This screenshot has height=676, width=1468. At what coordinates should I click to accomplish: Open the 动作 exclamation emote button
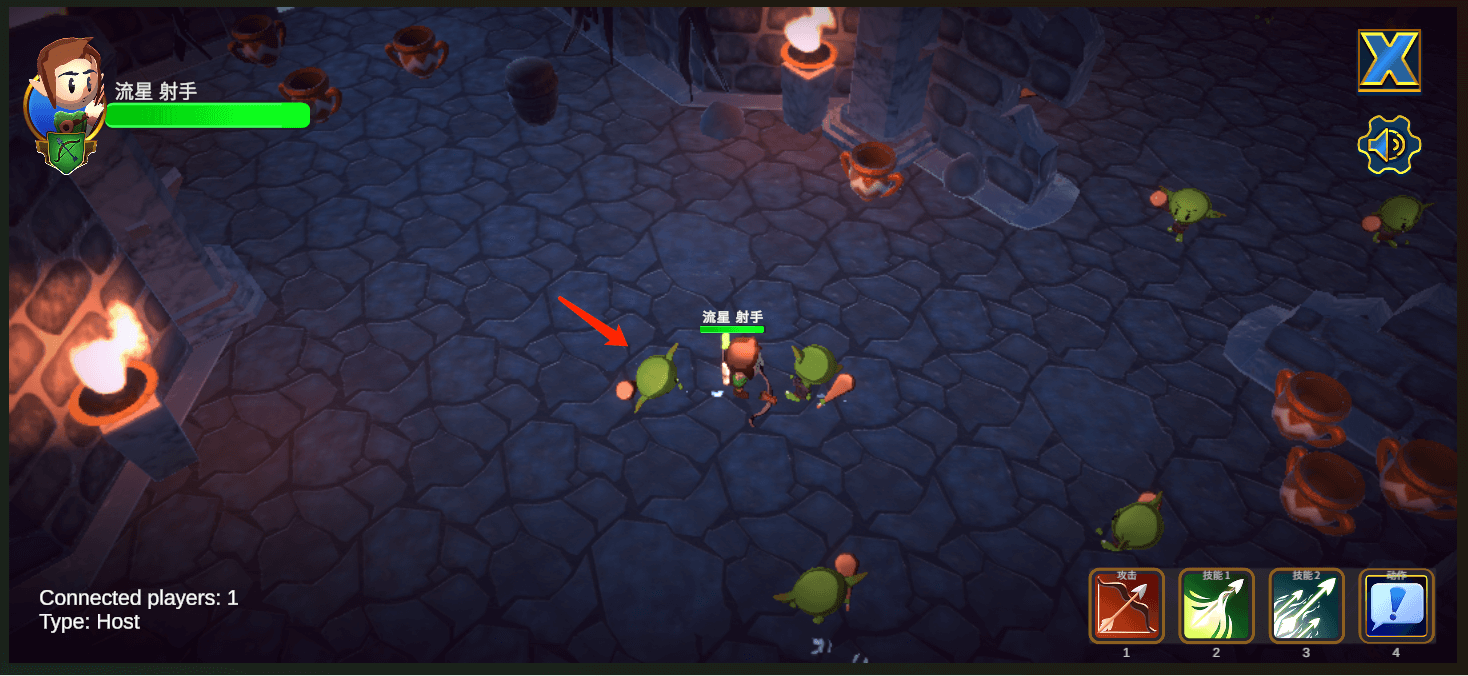(1396, 607)
